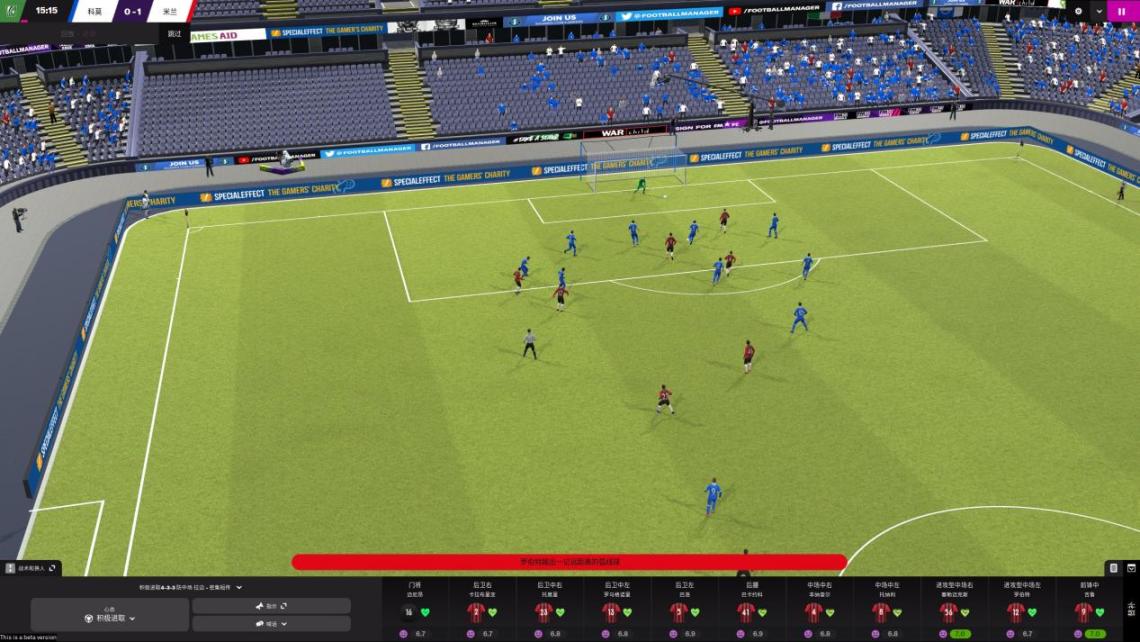Viewport: 1140px width, 642px height.
Task: Pause the match with the purple button
Action: click(1122, 11)
